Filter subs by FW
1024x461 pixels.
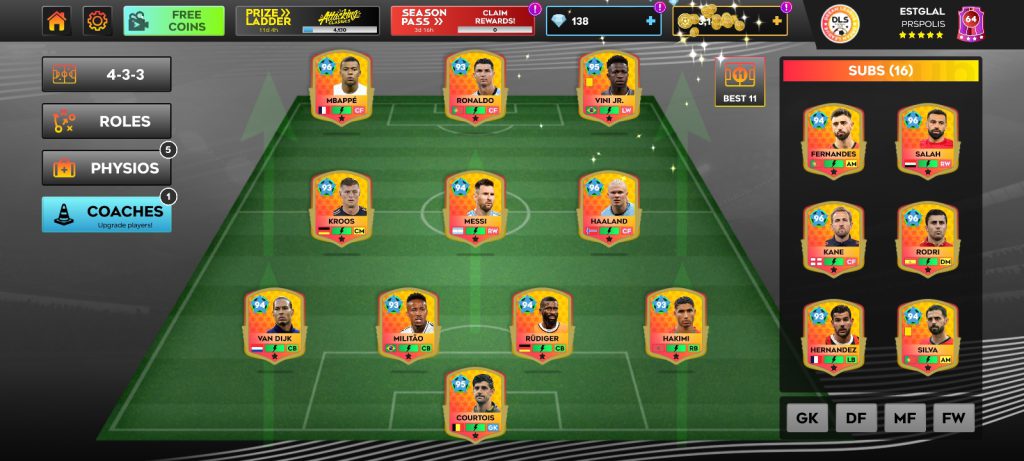coord(953,417)
